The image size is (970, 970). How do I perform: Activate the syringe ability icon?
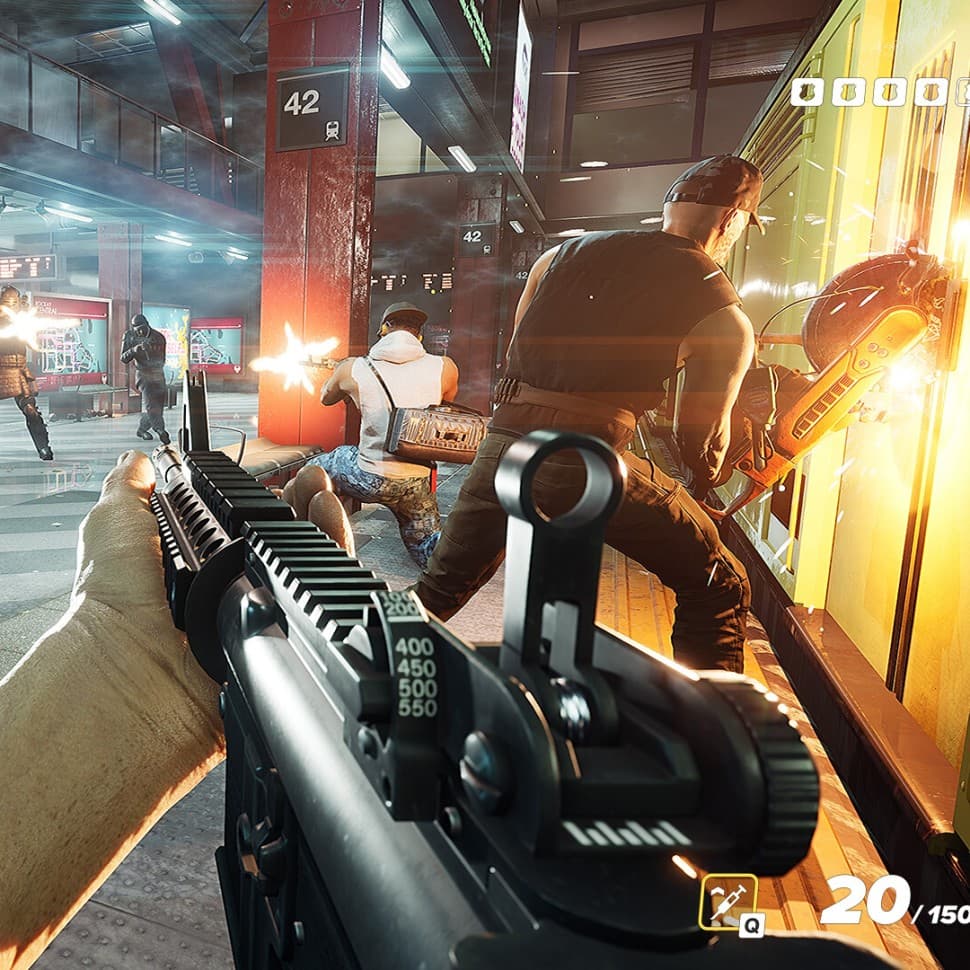click(x=728, y=902)
